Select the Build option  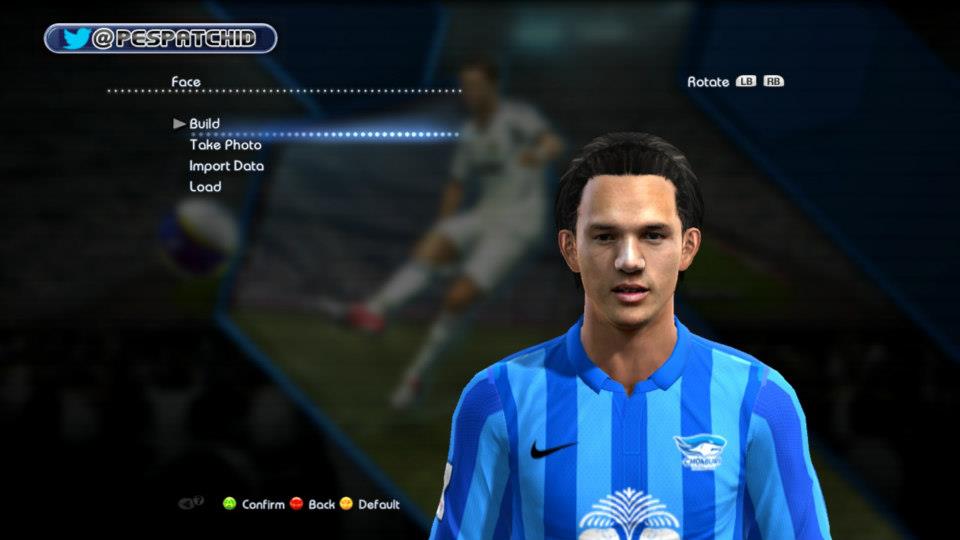click(205, 124)
